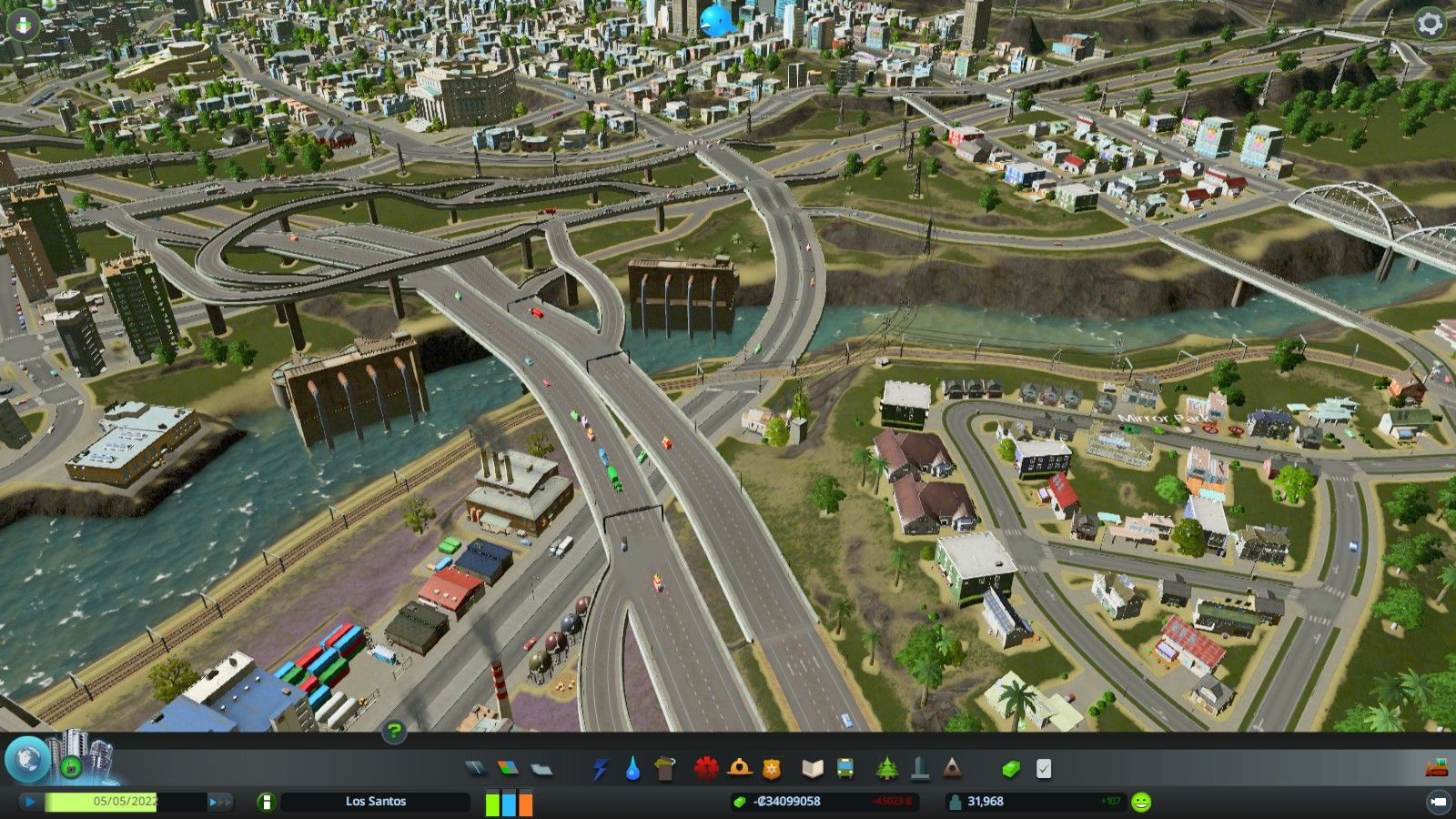Open the Public Transport bus icon

click(x=844, y=769)
